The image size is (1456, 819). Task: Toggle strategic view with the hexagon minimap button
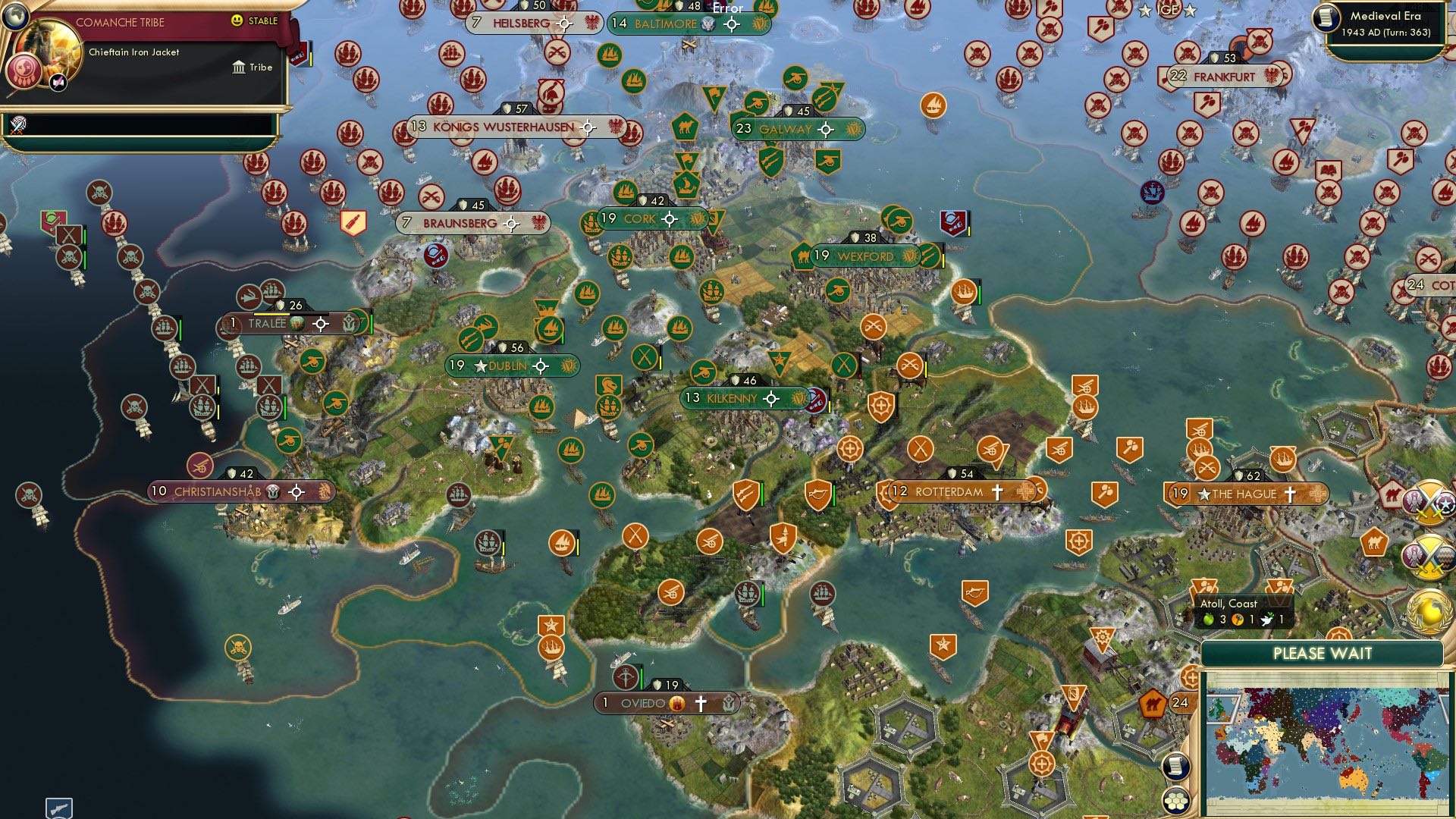[1175, 799]
